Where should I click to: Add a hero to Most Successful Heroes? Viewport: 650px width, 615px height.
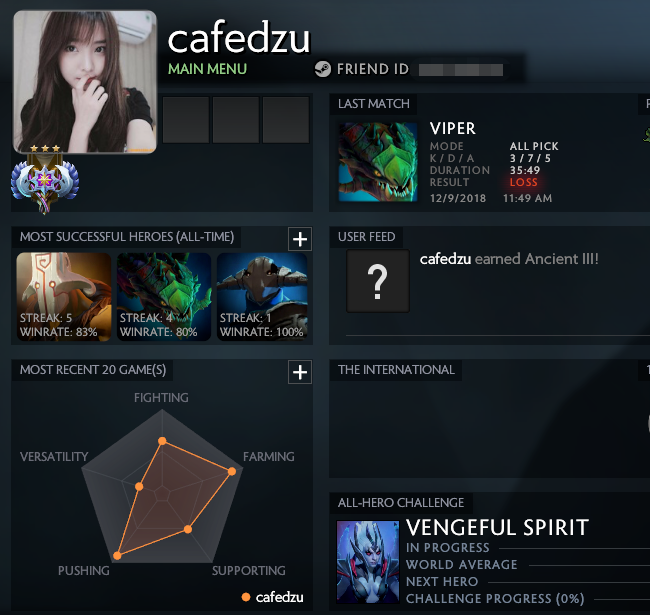(x=299, y=238)
